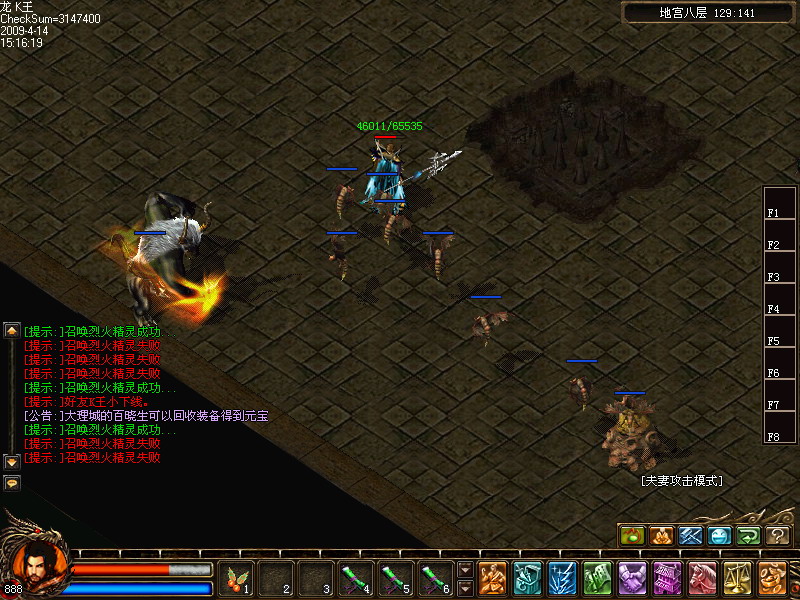Open the teal treasure chest inventory icon
Screen dimensions: 800x600
point(527,578)
